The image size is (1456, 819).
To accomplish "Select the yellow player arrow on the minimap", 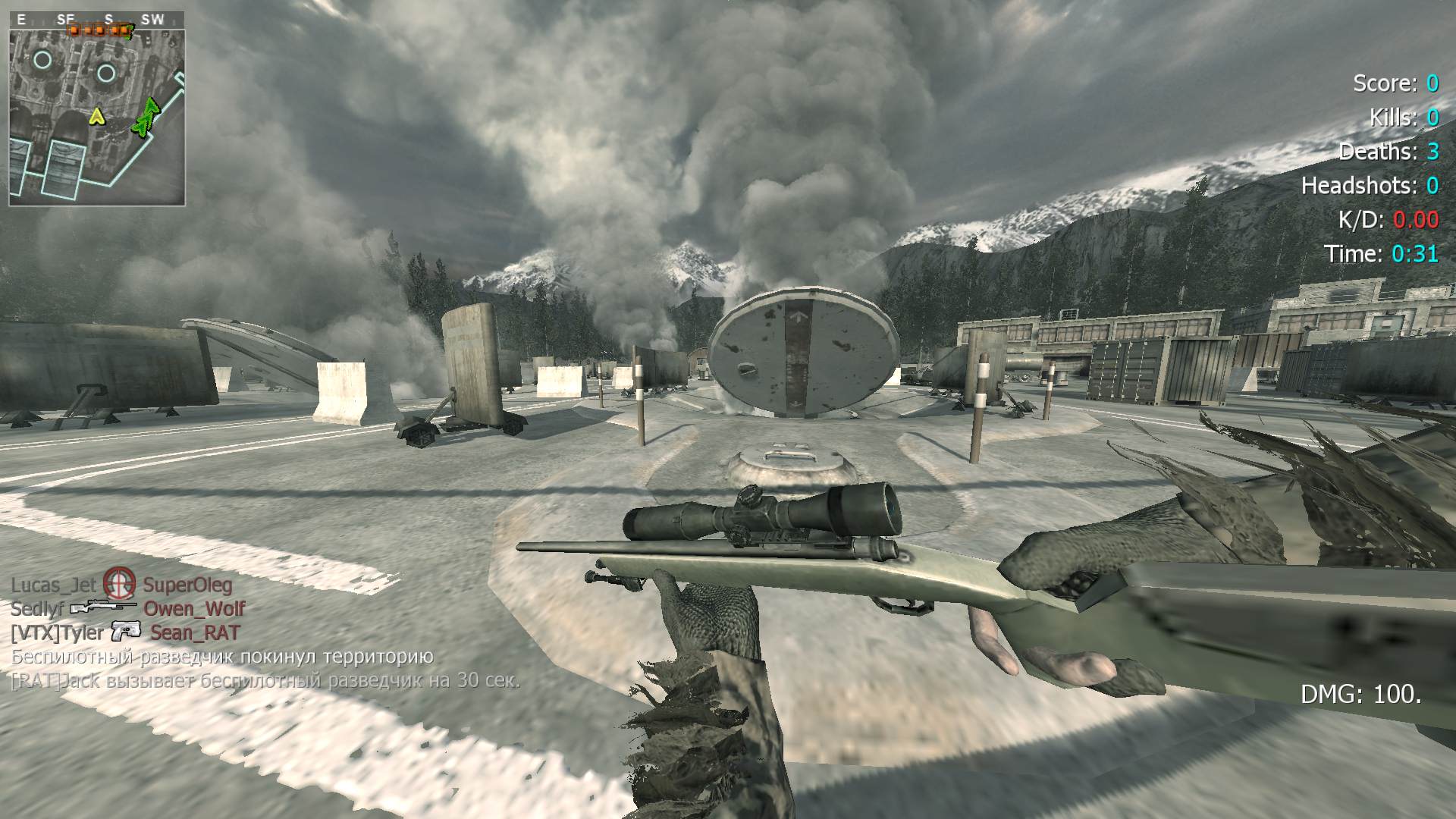I will pos(96,116).
